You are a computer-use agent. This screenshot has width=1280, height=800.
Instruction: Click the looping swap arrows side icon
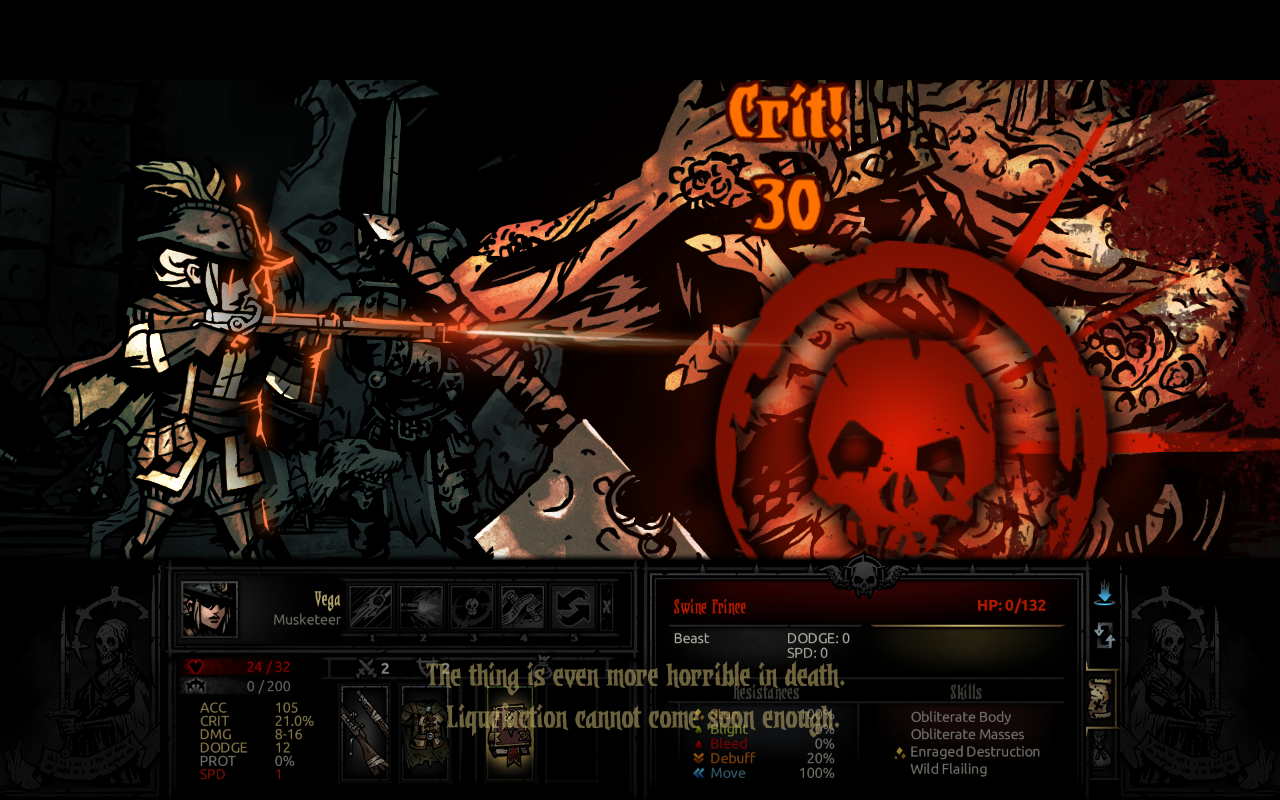coord(1104,635)
